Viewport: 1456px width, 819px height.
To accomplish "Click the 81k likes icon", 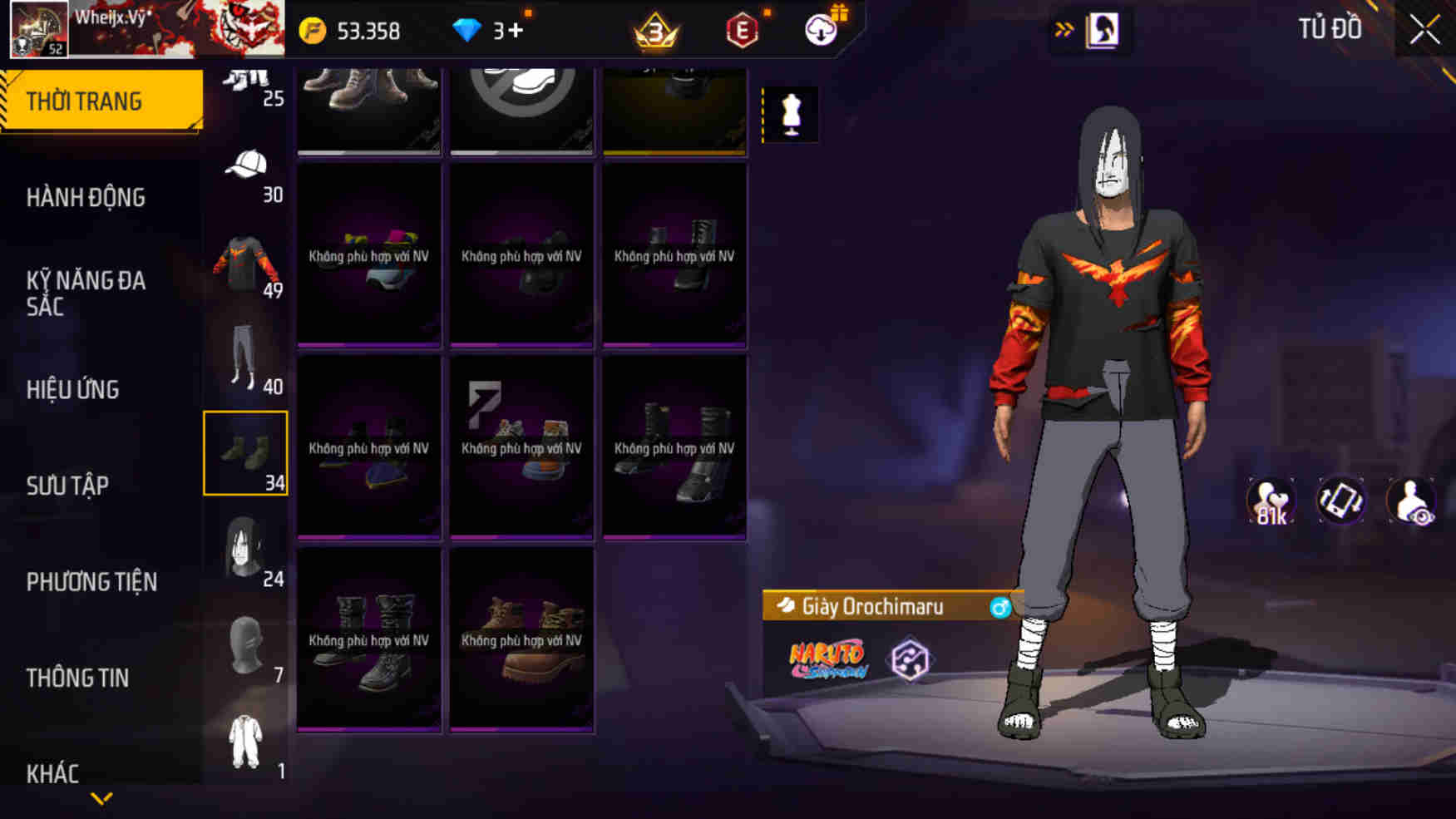I will pyautogui.click(x=1271, y=500).
